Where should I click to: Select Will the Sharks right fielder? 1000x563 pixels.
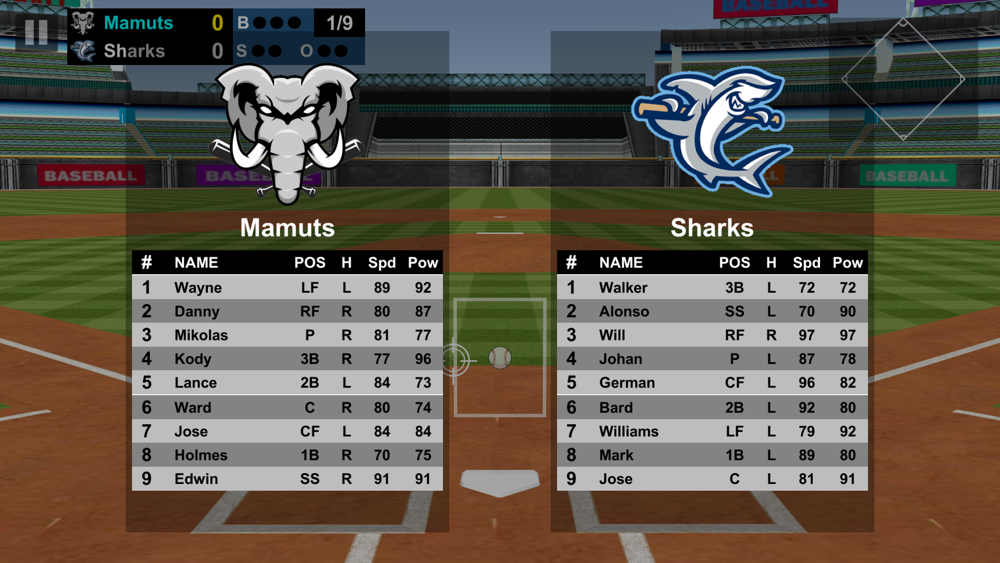pyautogui.click(x=712, y=336)
